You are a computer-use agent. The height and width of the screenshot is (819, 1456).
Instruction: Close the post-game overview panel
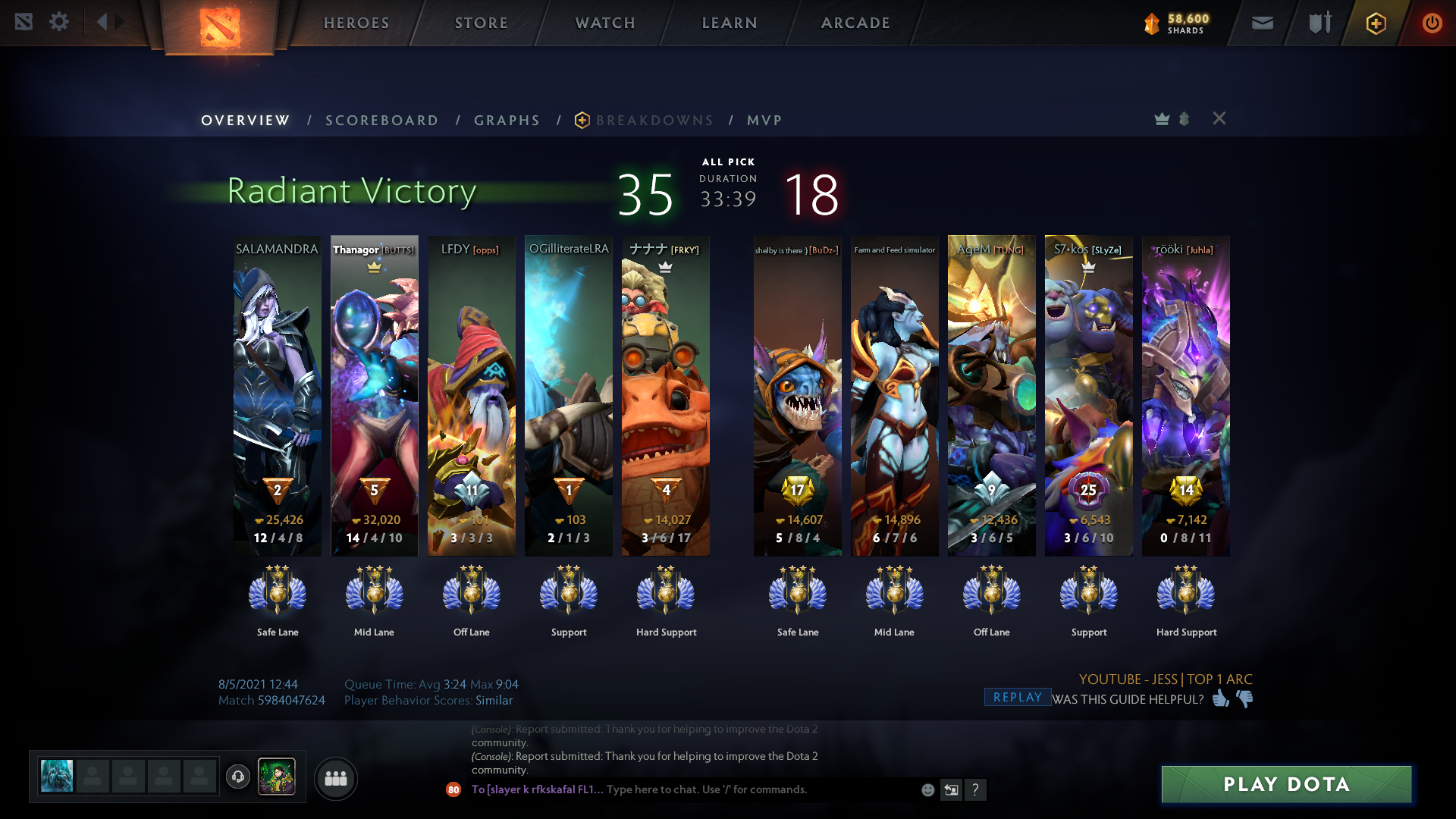click(x=1219, y=118)
